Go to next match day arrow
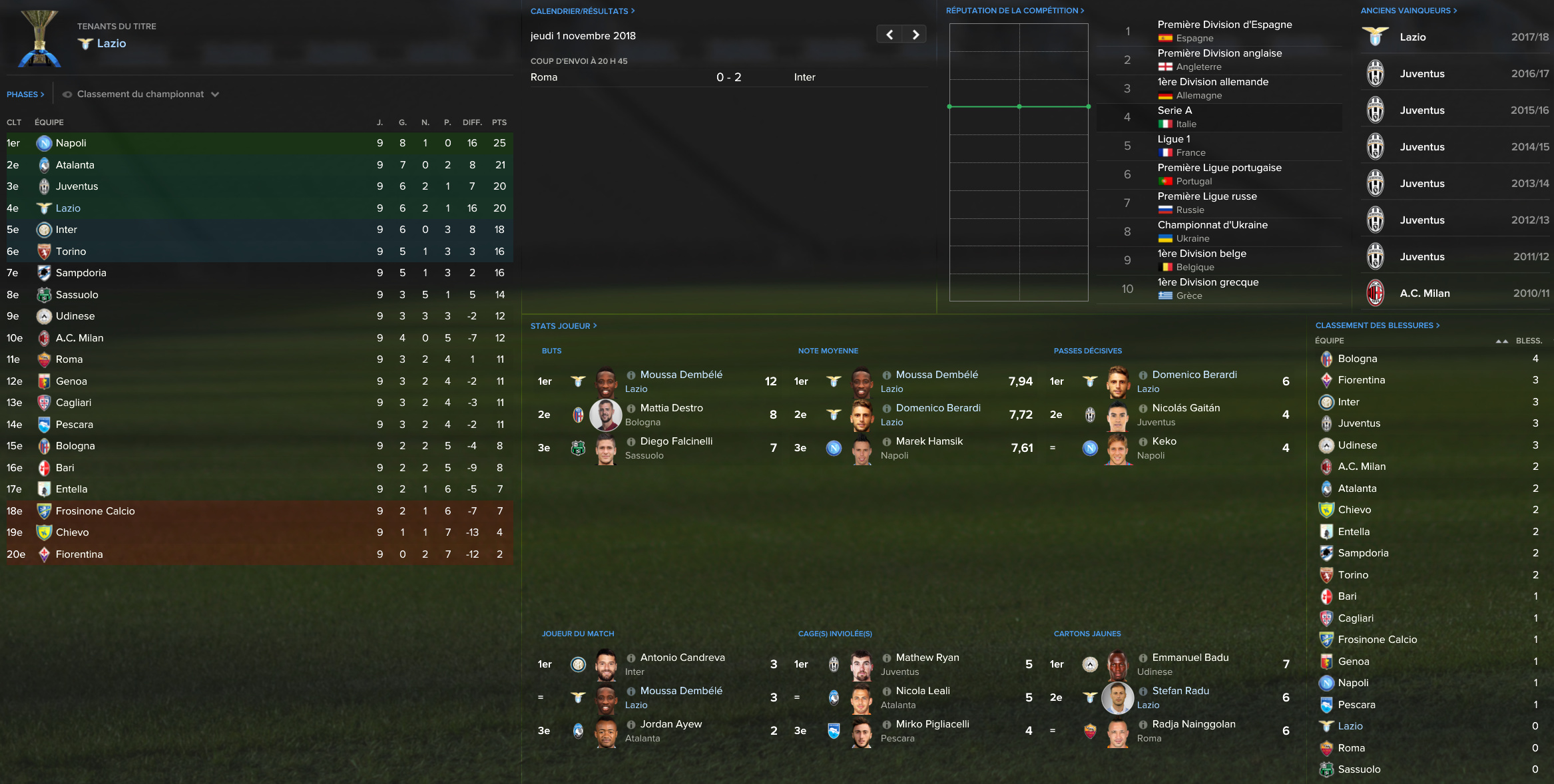Image resolution: width=1554 pixels, height=784 pixels. [x=915, y=35]
